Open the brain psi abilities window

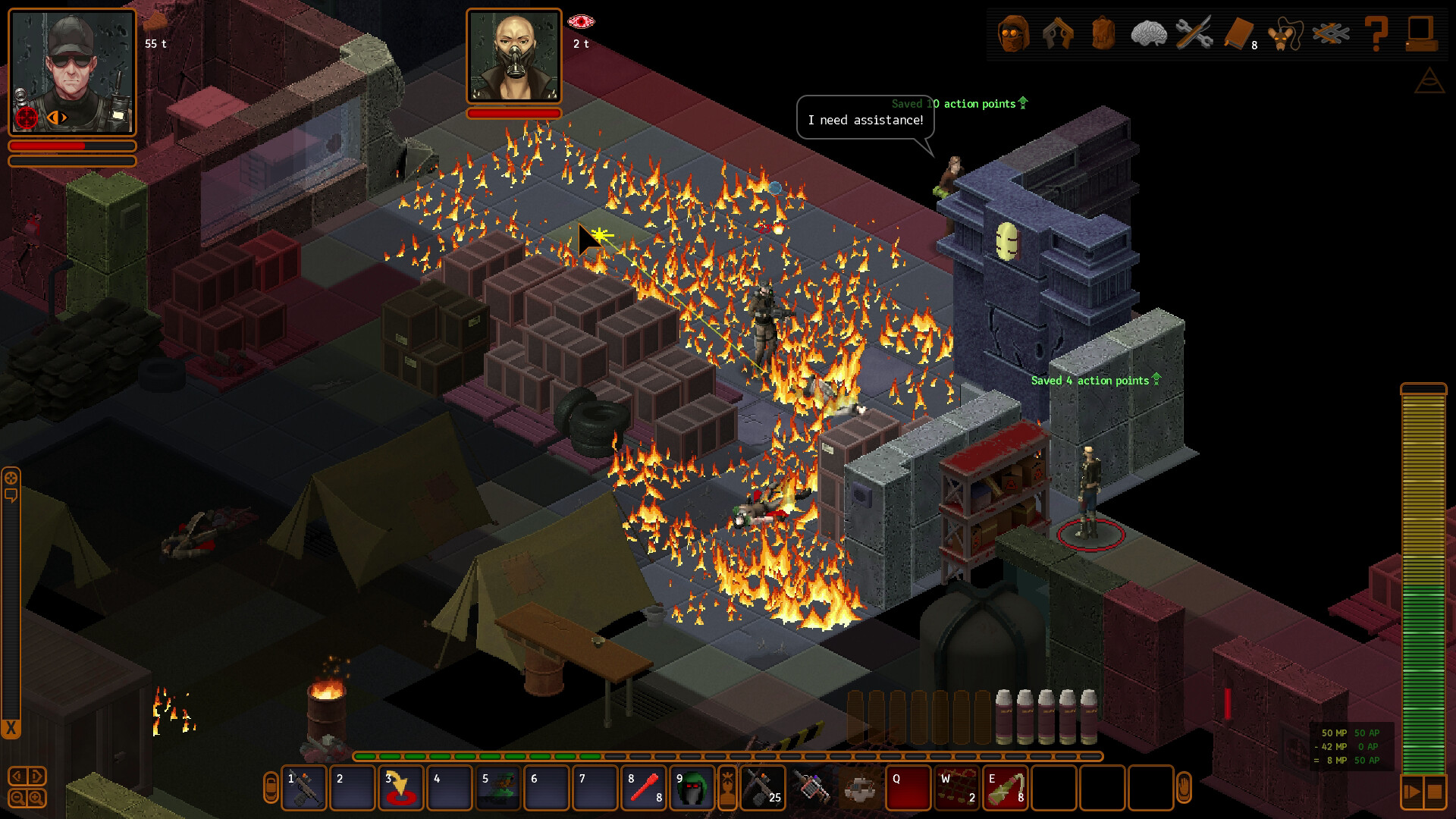pos(1148,33)
